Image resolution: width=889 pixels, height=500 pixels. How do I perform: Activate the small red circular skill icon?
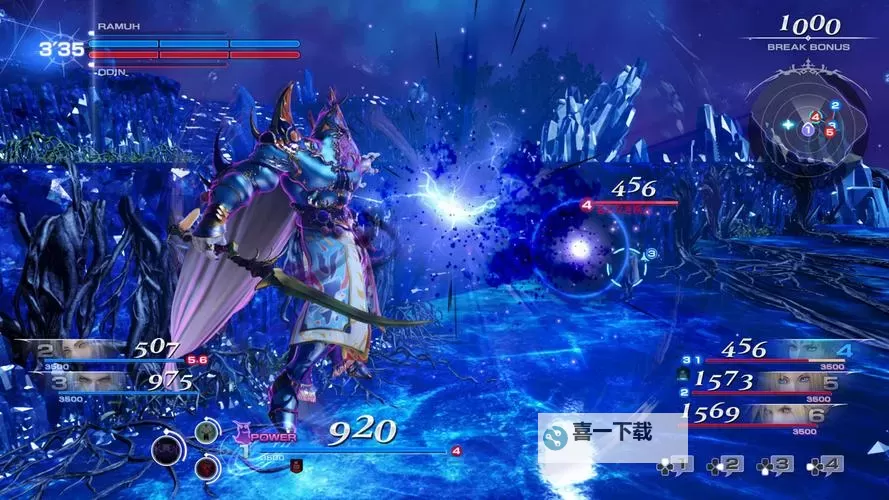(206, 465)
